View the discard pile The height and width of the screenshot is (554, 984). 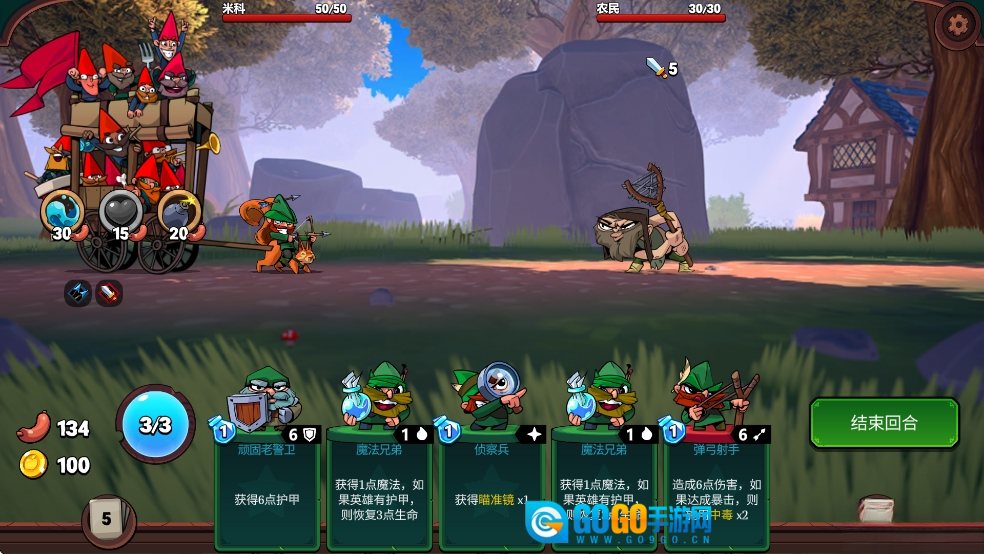876,509
